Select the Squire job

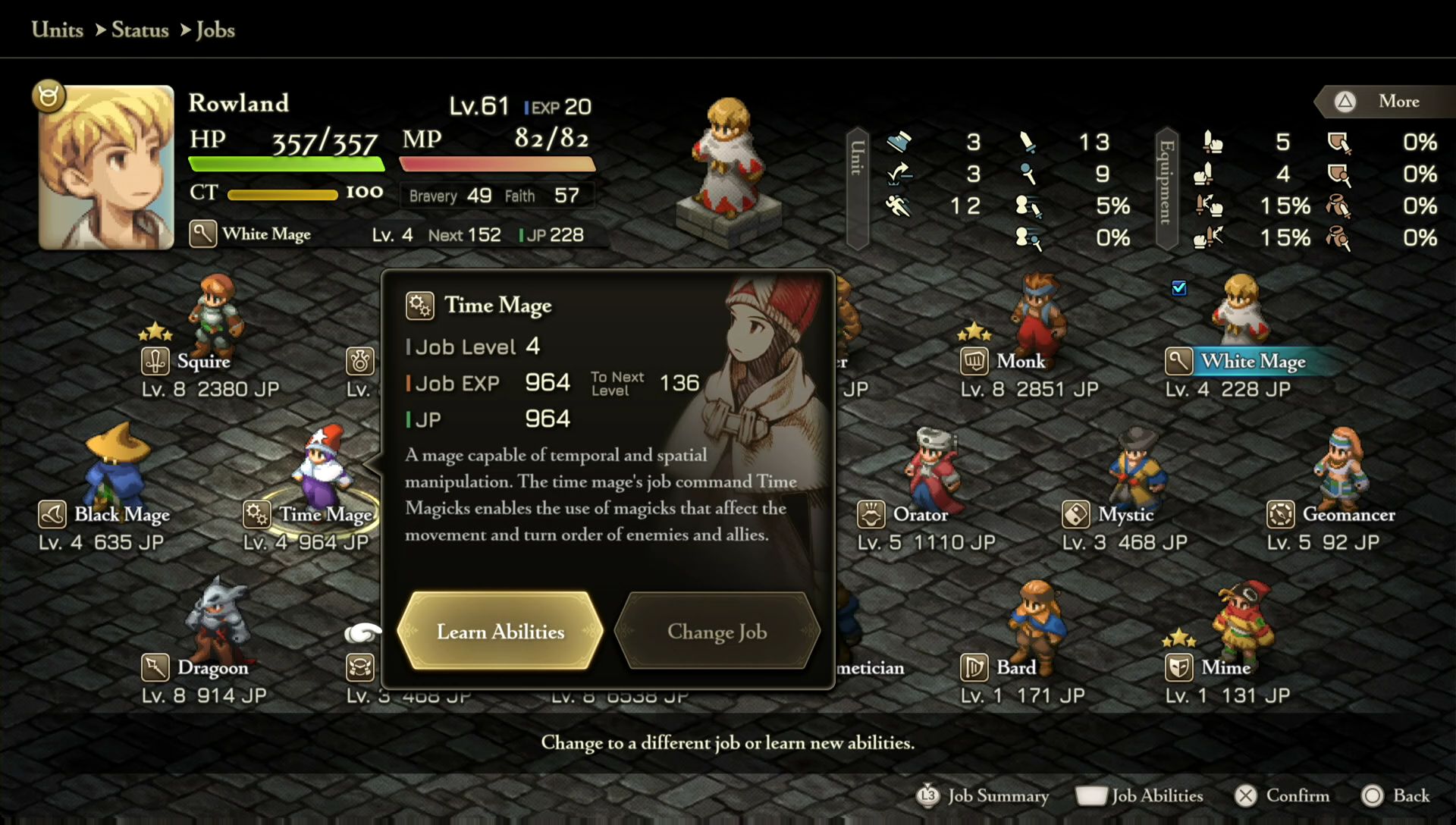pos(203,361)
